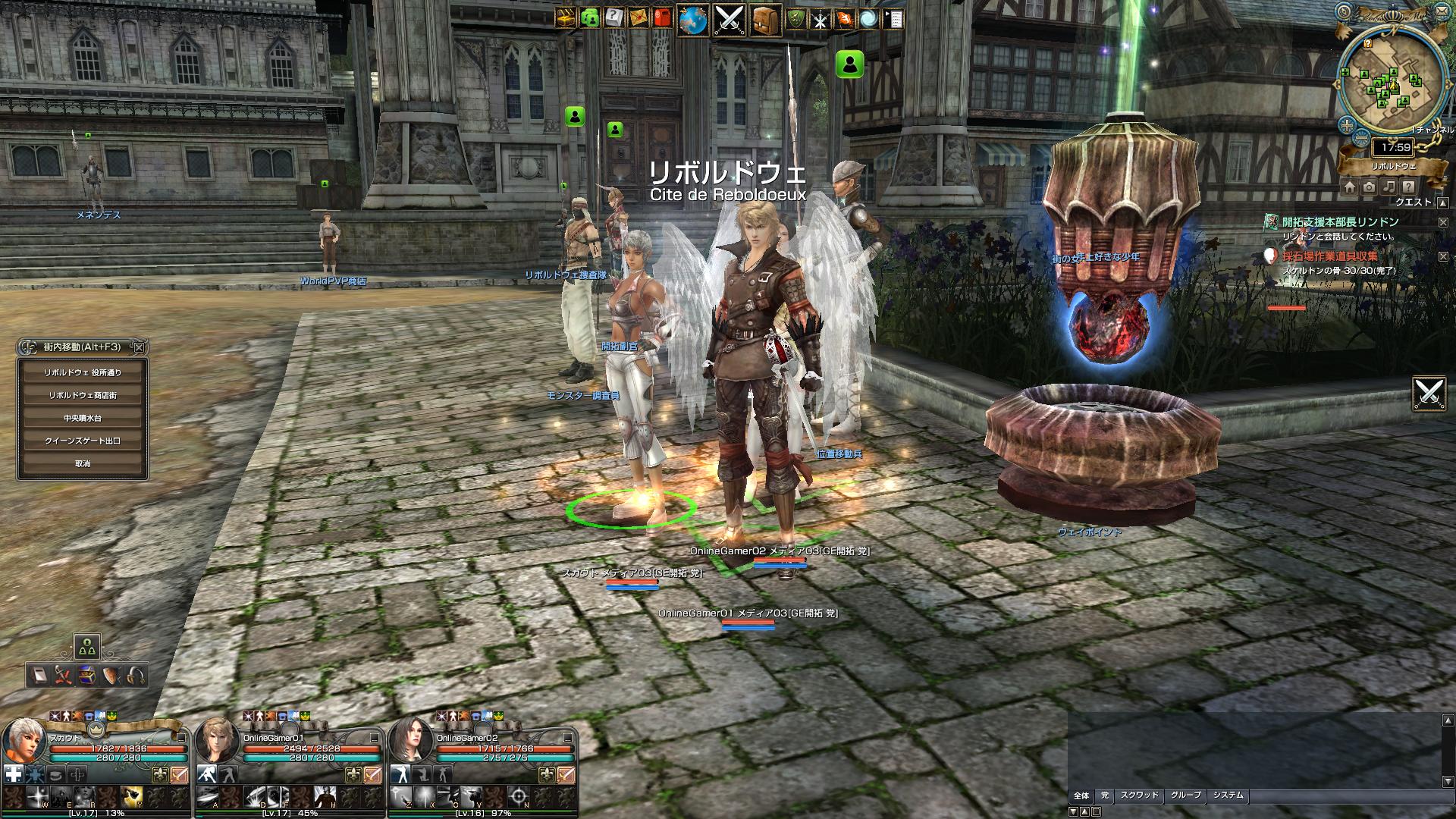Open the world map globe icon
1456x819 pixels.
(x=692, y=20)
